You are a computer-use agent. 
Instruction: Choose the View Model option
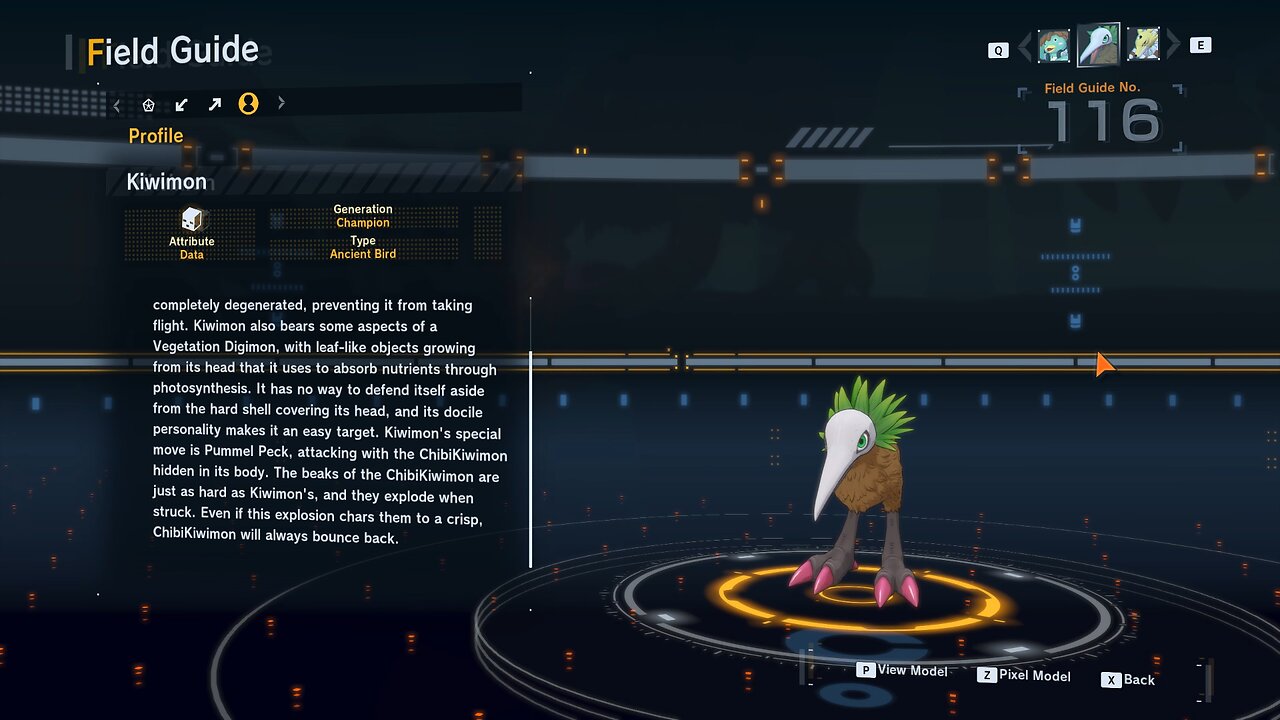(x=902, y=670)
